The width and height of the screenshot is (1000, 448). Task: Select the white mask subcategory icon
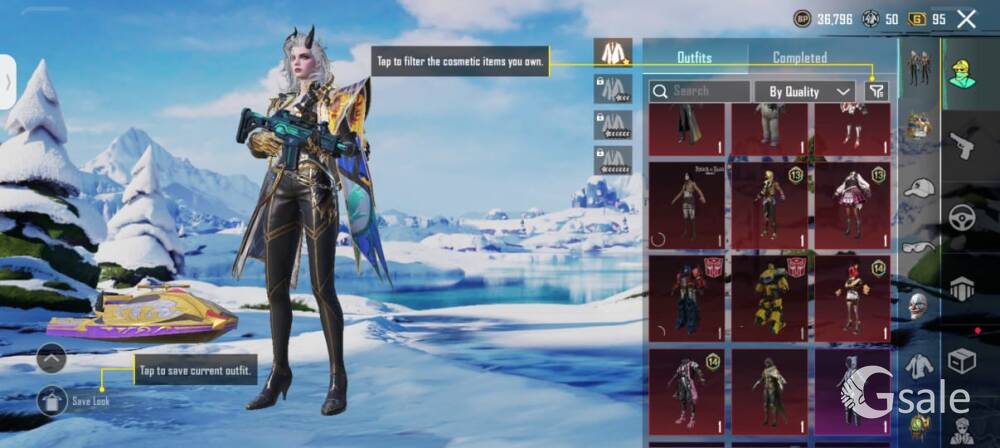coord(918,305)
